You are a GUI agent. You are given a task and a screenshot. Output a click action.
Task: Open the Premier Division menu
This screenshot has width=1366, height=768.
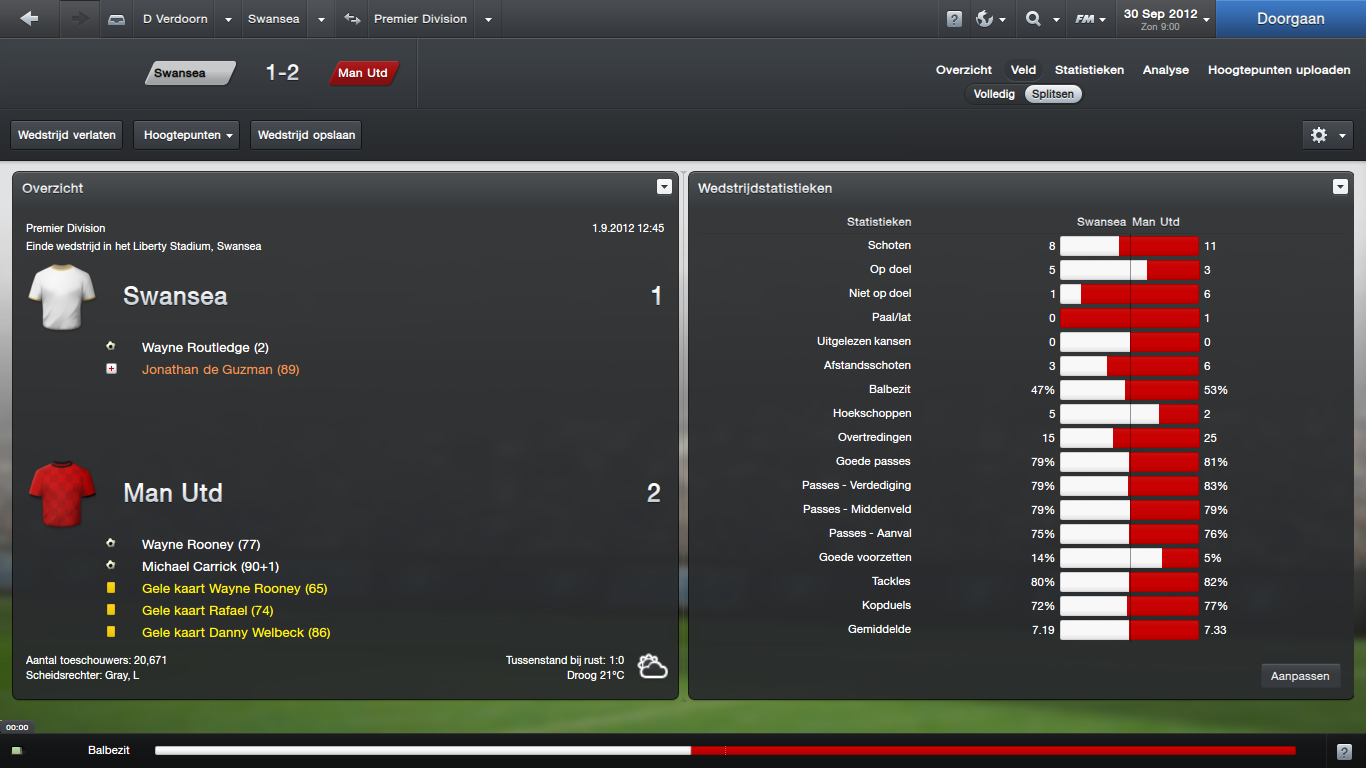tap(420, 19)
